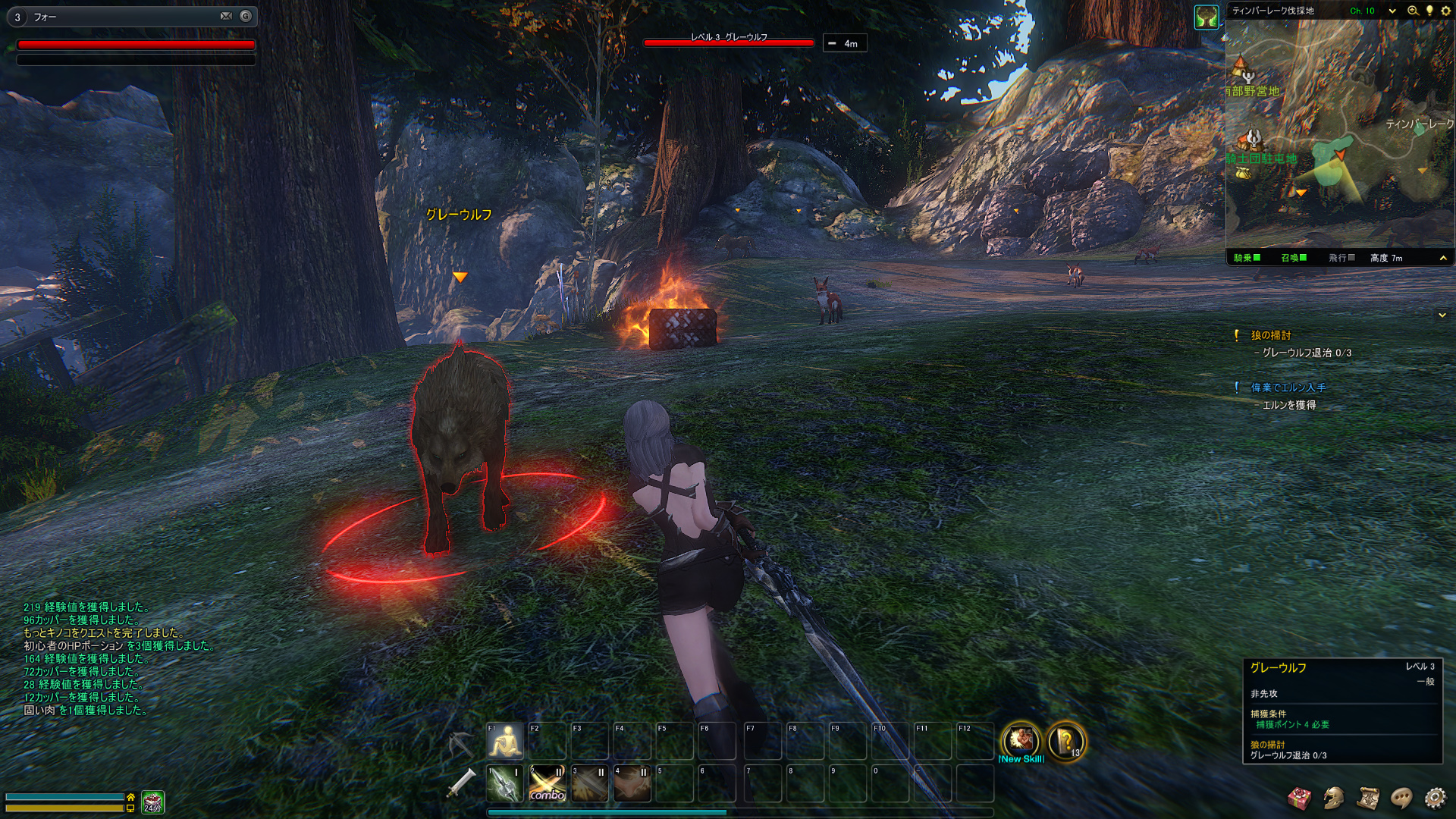This screenshot has height=819, width=1456.
Task: Select the 狼の掃討 quest in tracker
Action: click(x=1271, y=335)
